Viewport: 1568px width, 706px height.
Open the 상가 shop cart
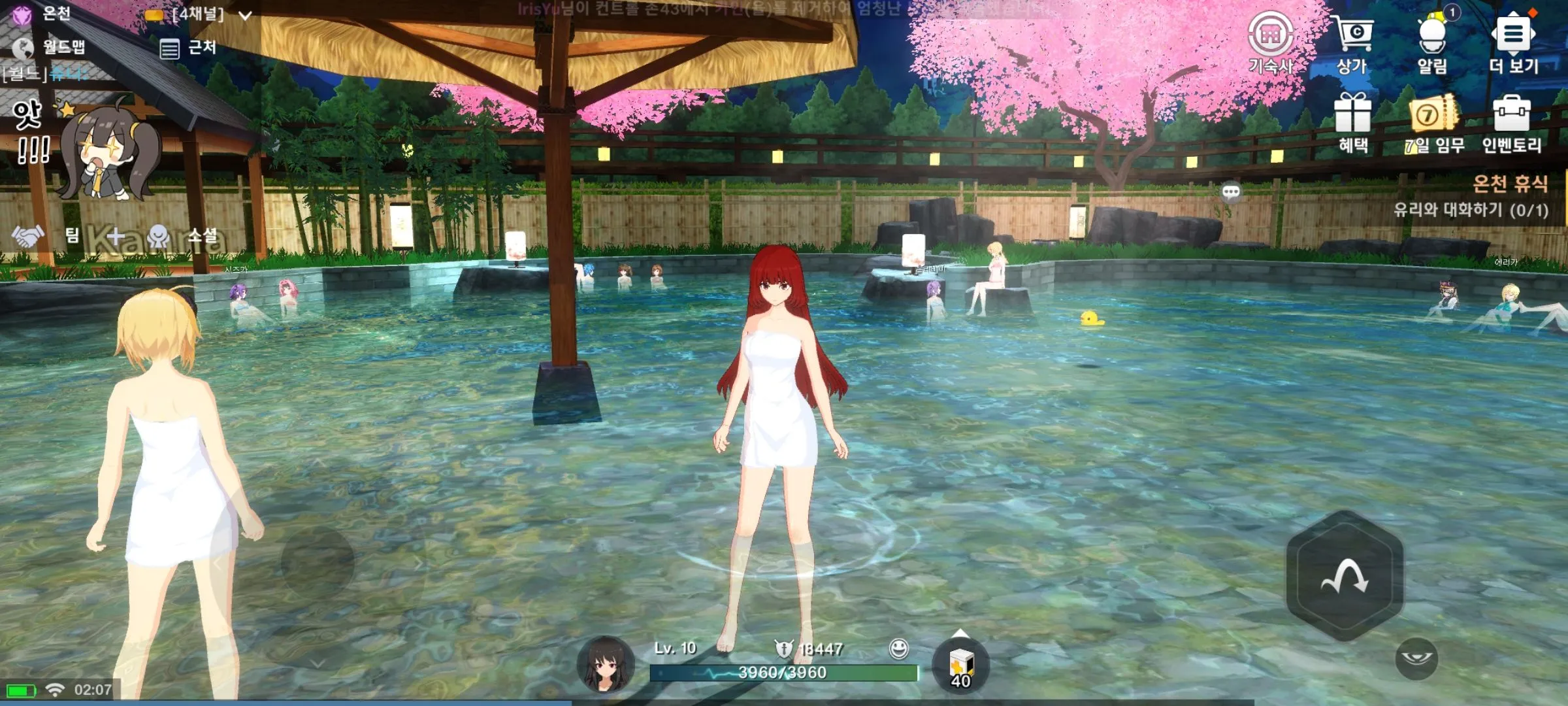1352,40
